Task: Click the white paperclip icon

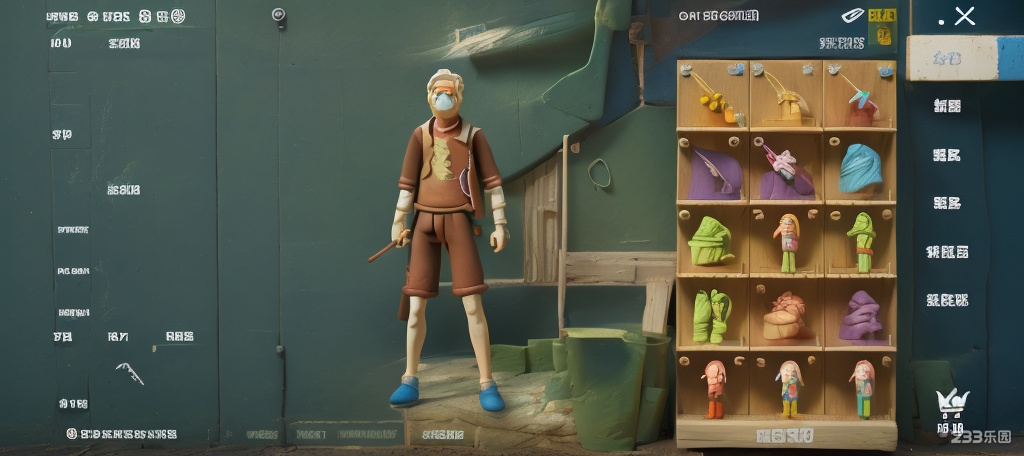Action: (851, 16)
